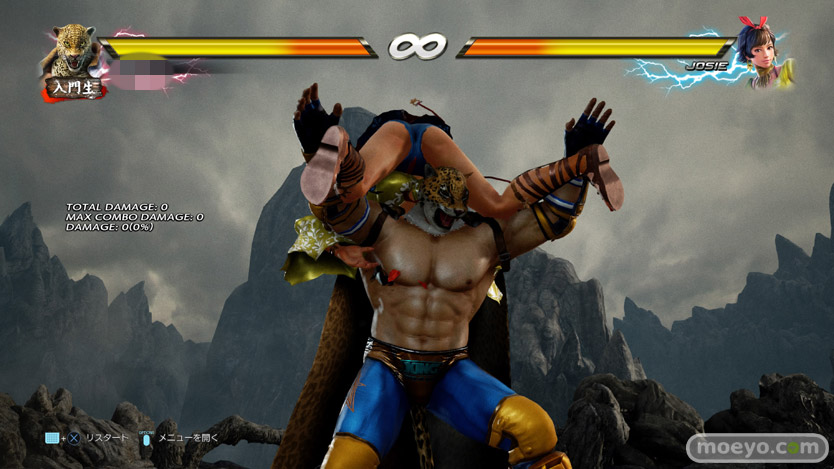Click the 入門生 rank badge

coord(74,88)
